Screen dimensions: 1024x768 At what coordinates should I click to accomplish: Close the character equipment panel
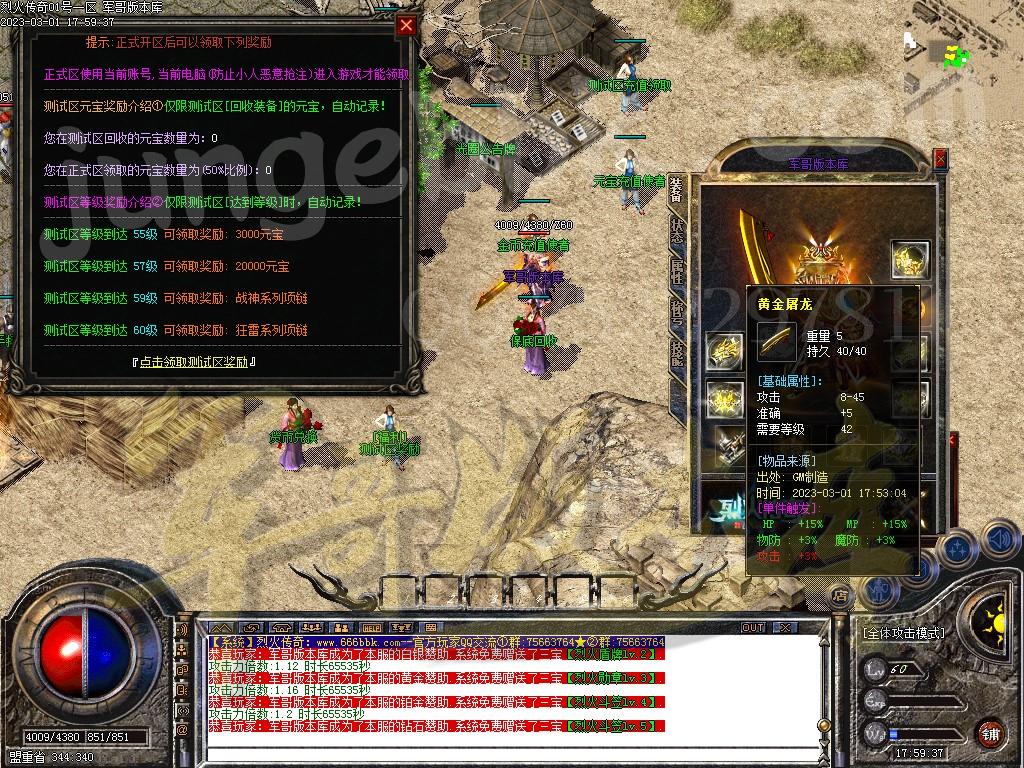click(x=940, y=158)
